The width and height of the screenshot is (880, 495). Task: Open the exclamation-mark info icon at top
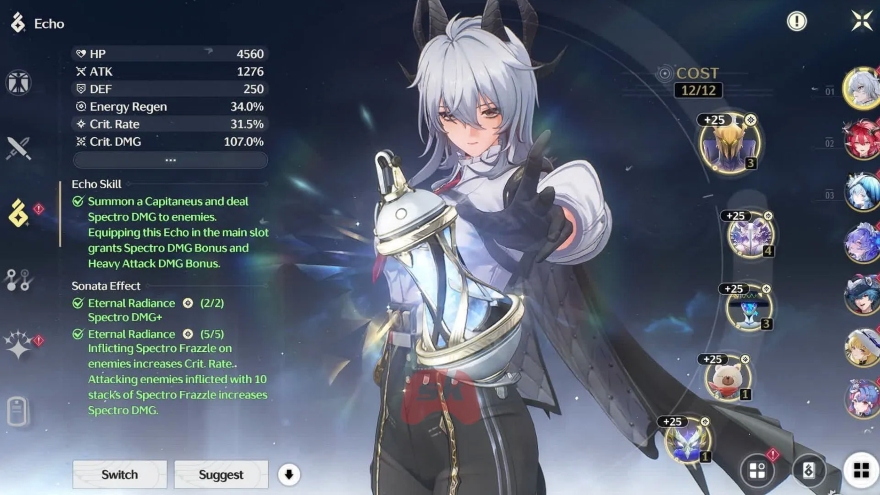coord(797,21)
